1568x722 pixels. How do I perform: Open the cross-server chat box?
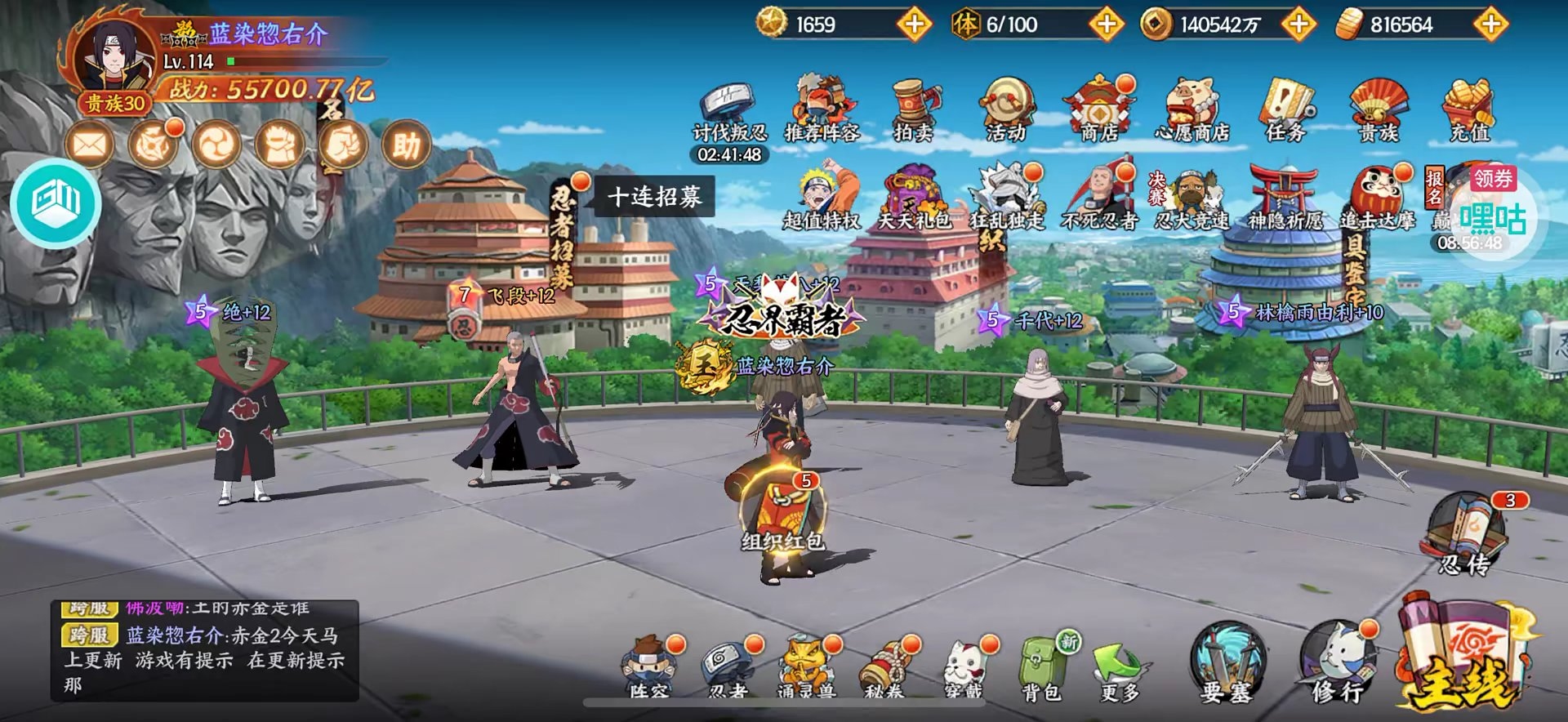204,651
